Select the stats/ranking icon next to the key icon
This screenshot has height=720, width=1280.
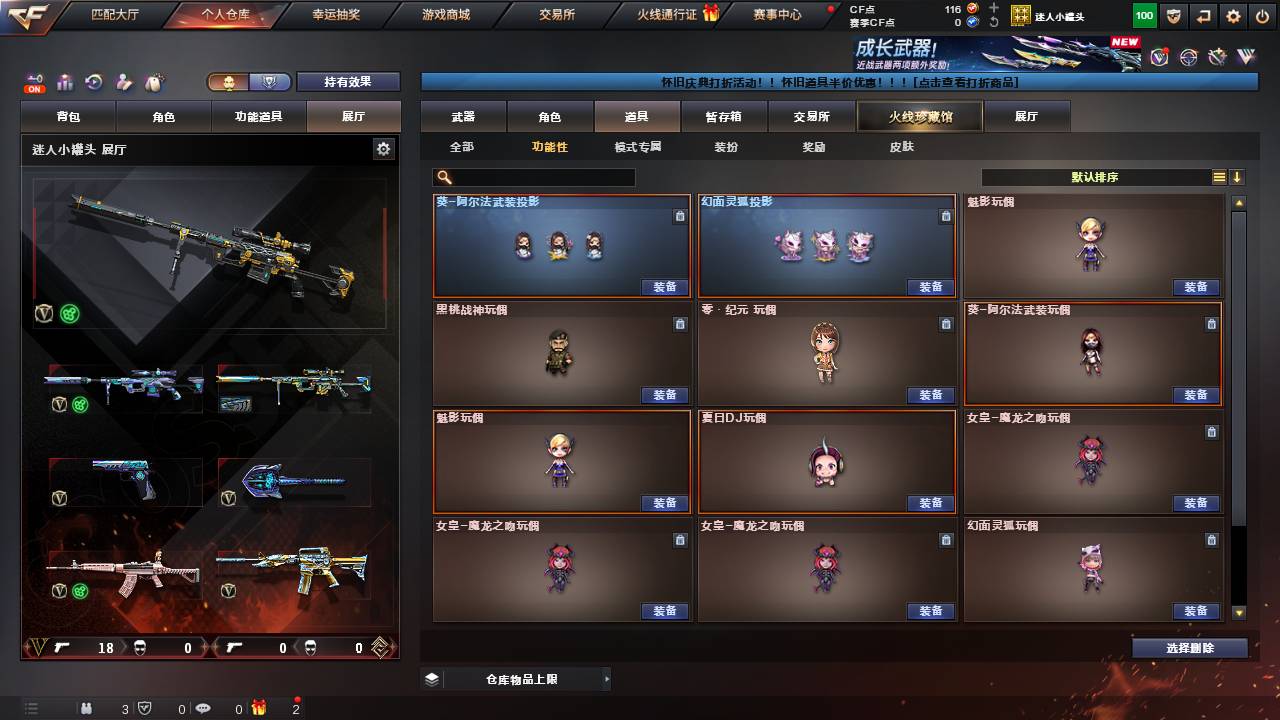(x=64, y=80)
